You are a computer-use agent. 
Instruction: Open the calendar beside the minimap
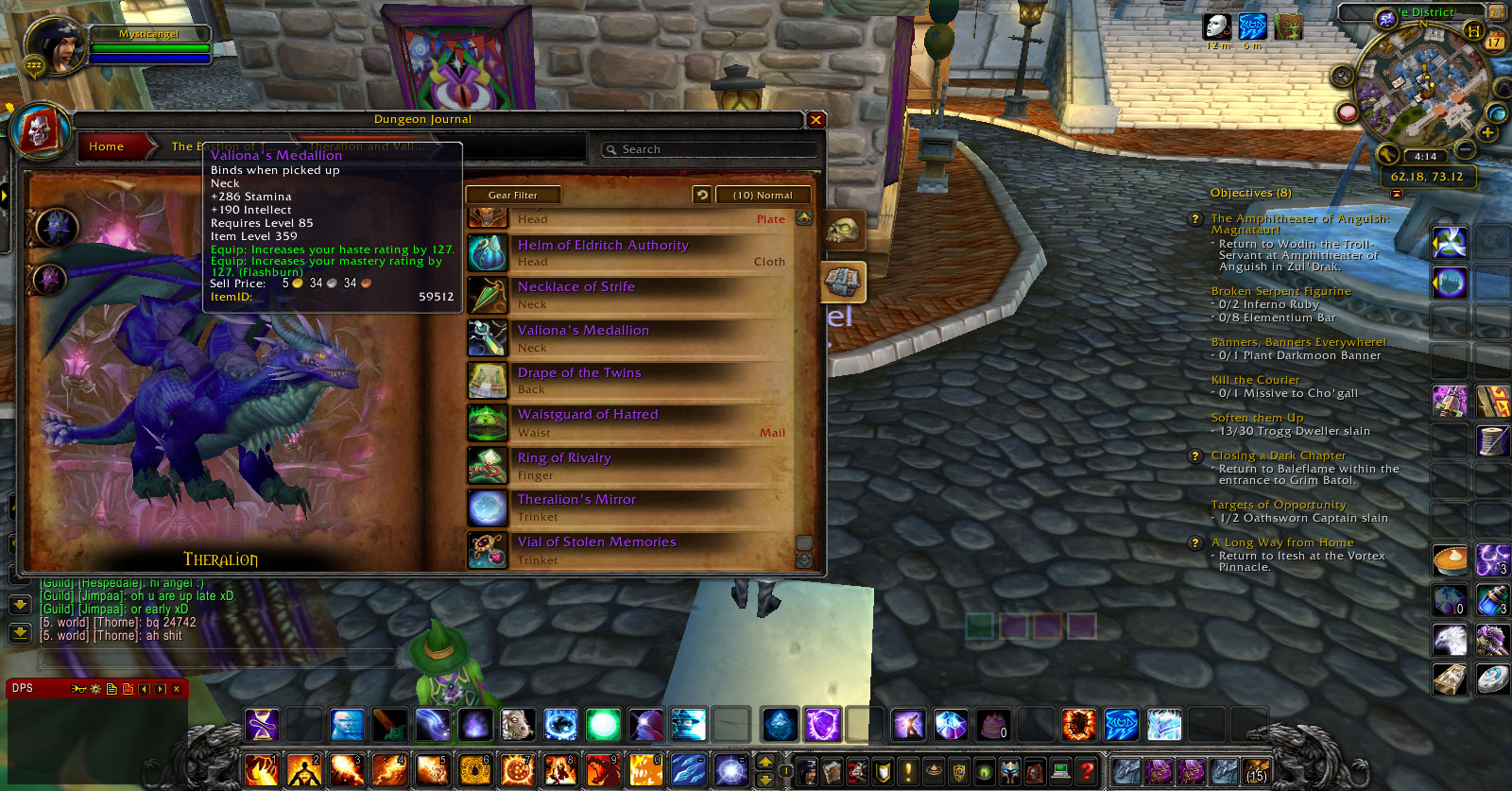1494,42
